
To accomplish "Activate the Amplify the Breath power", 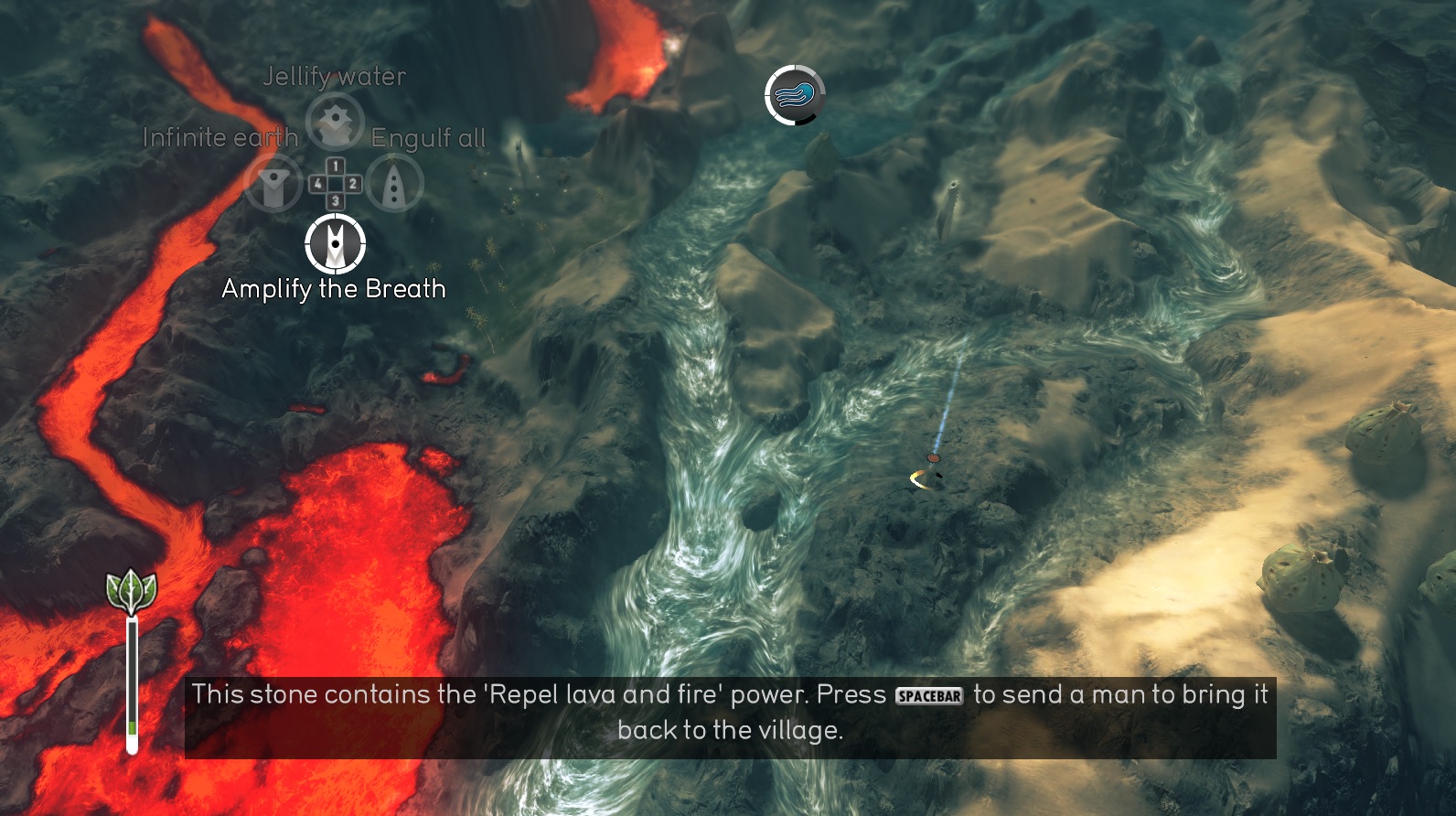I will coord(335,244).
